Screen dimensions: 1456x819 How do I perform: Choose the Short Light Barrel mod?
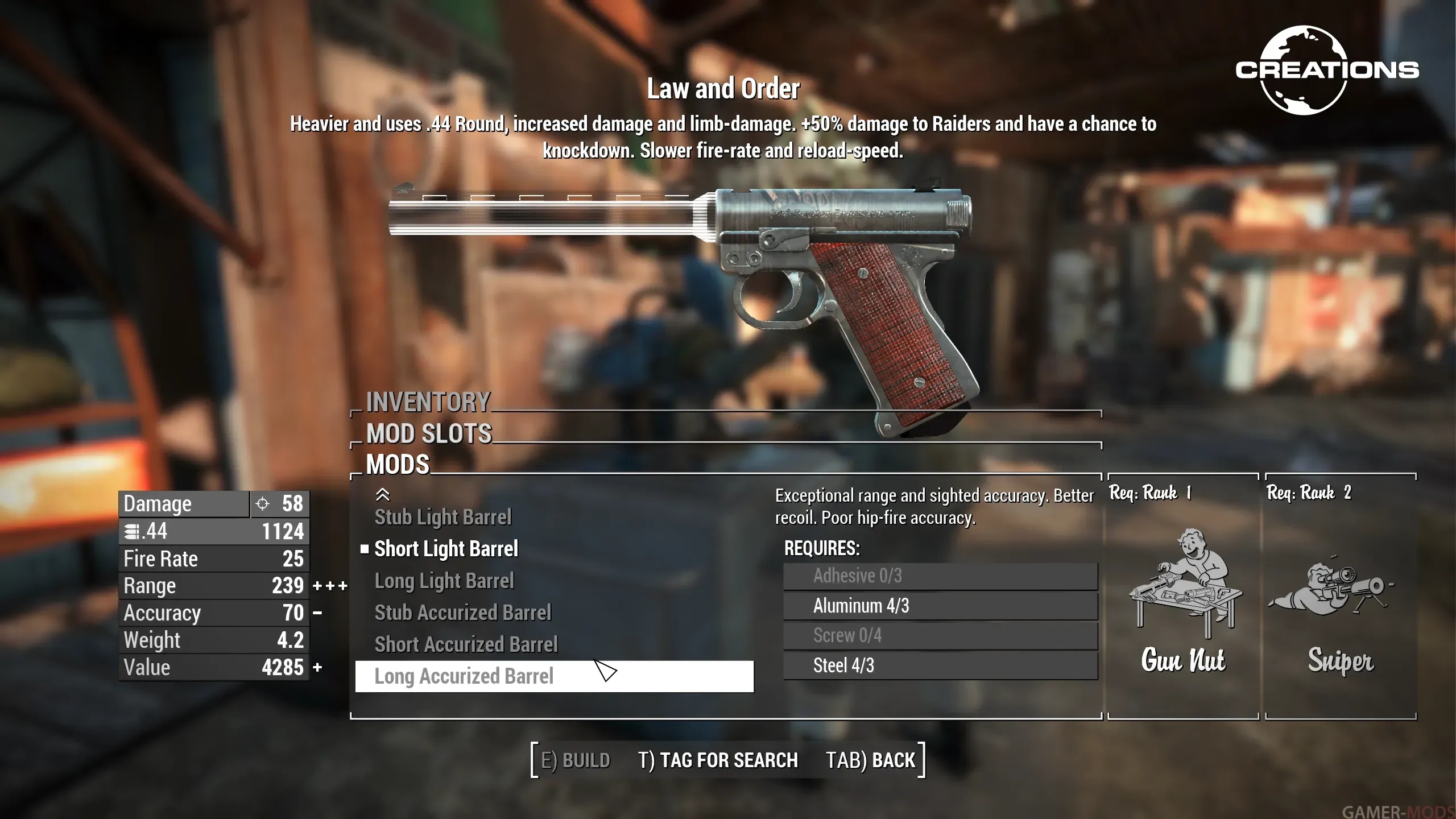(x=446, y=549)
